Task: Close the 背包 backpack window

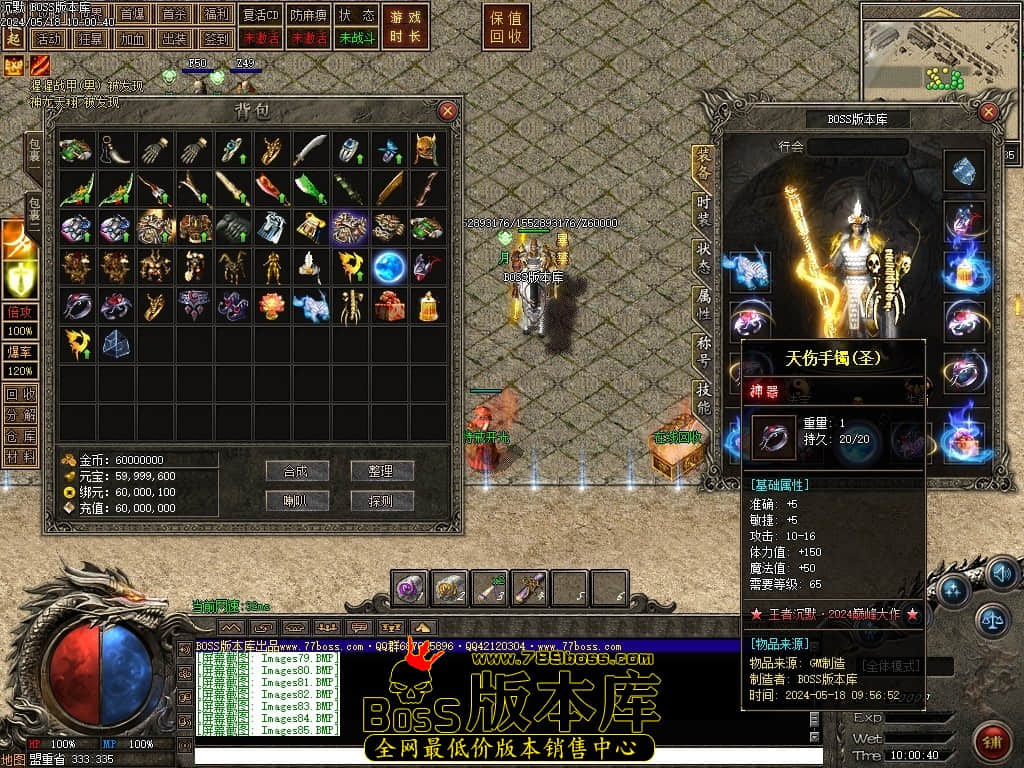Action: 448,110
